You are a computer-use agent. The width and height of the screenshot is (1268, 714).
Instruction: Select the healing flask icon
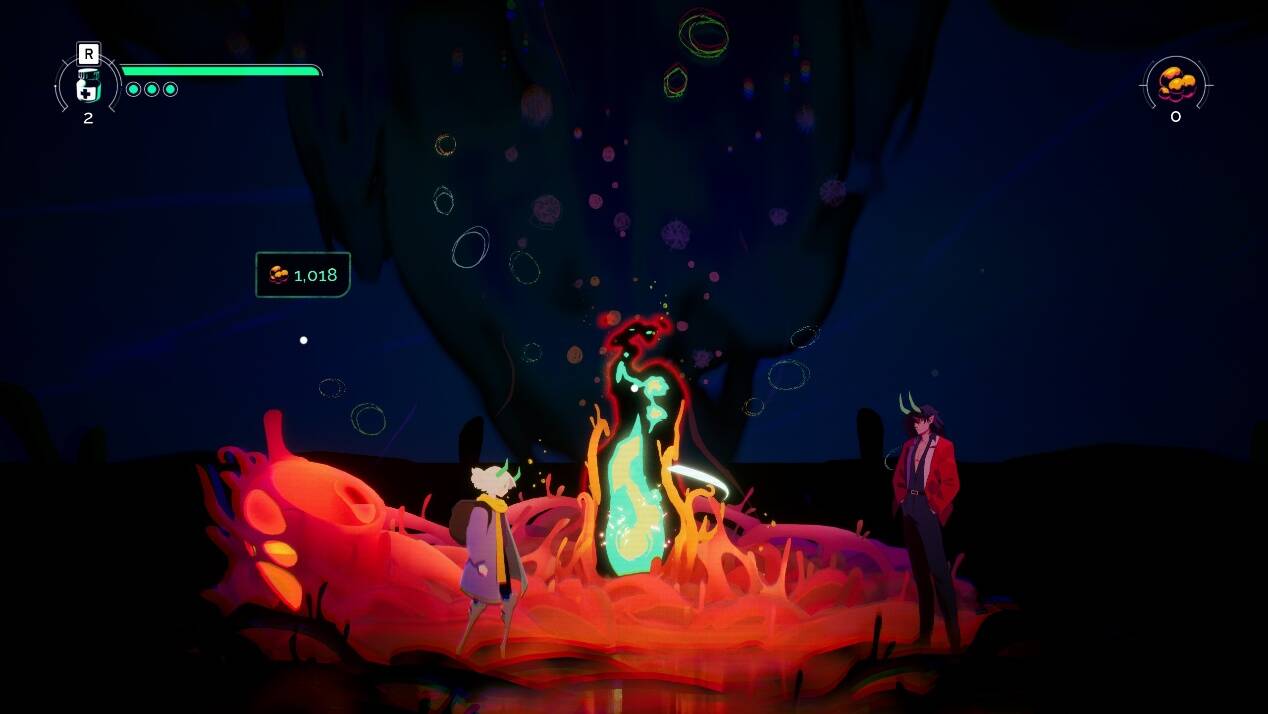point(88,87)
